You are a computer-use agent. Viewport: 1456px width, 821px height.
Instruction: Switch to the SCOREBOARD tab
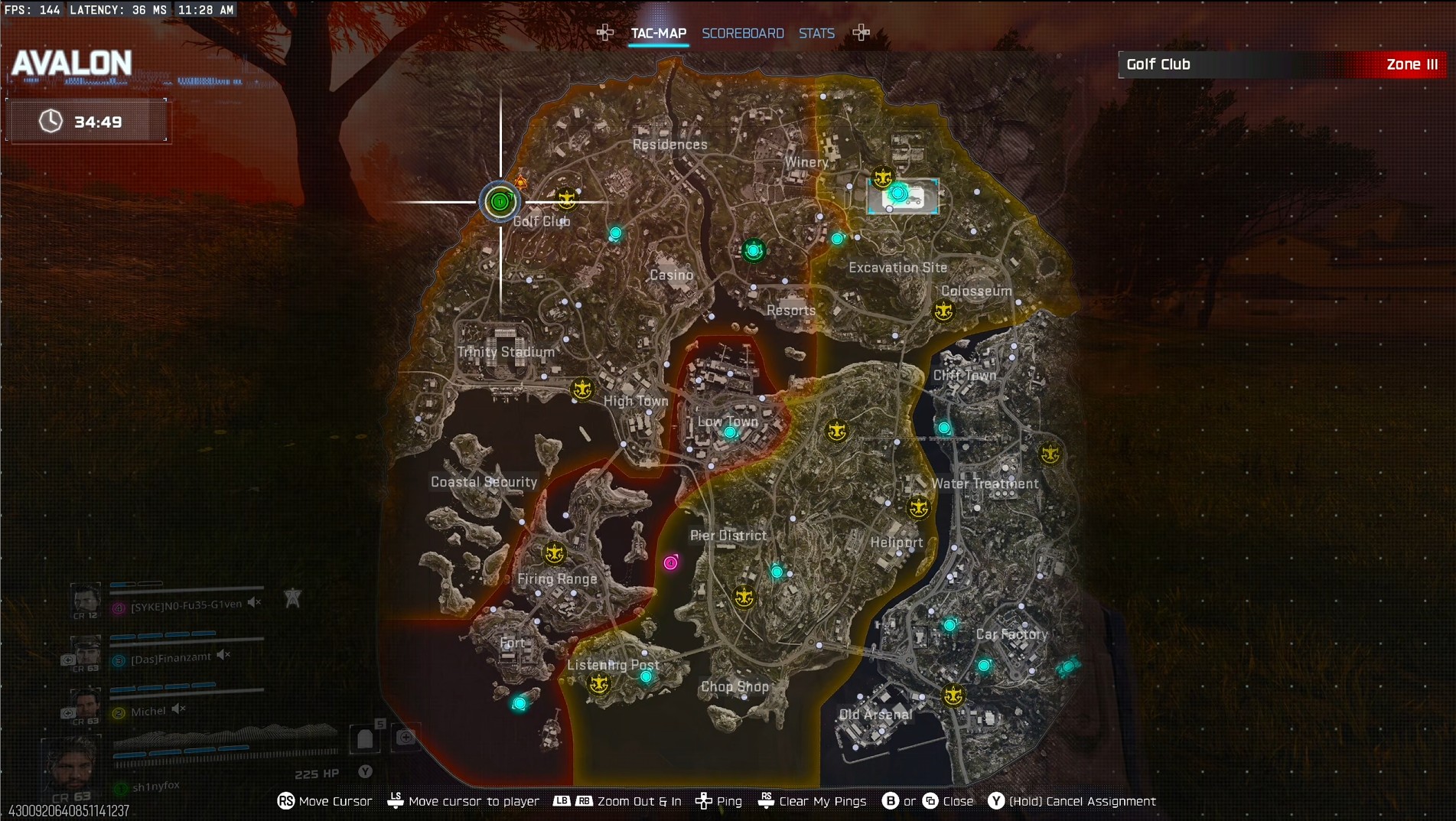click(x=743, y=33)
